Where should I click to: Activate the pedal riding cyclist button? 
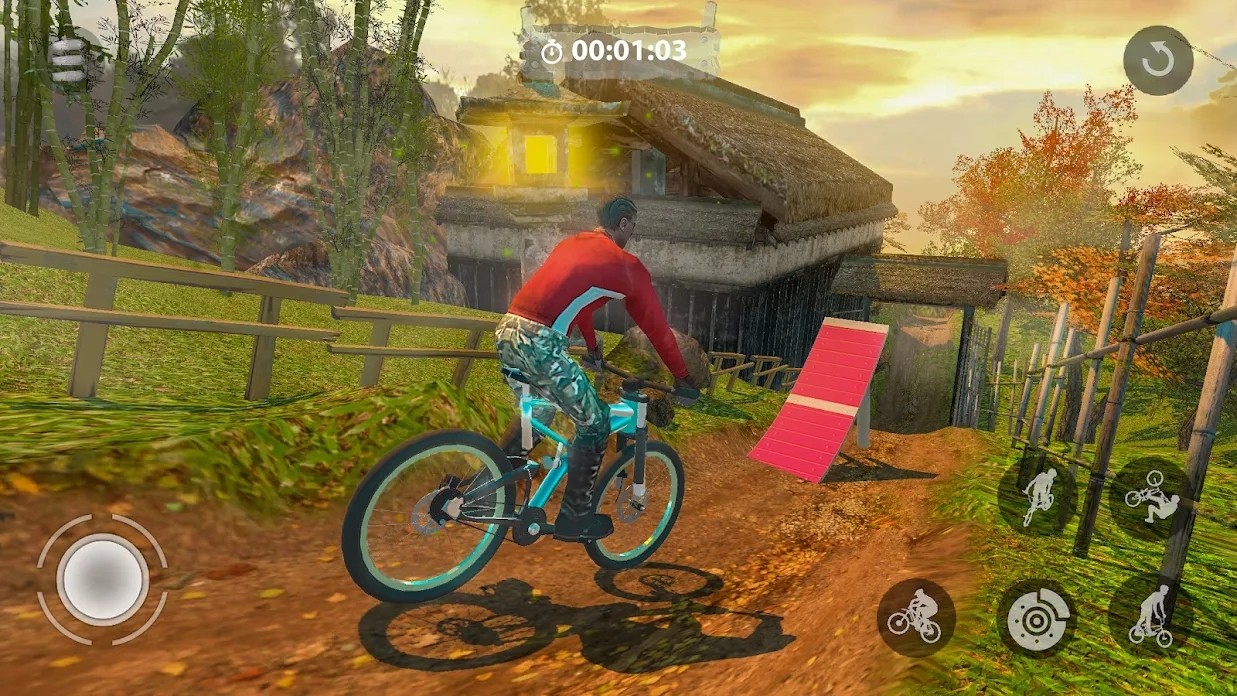click(915, 617)
